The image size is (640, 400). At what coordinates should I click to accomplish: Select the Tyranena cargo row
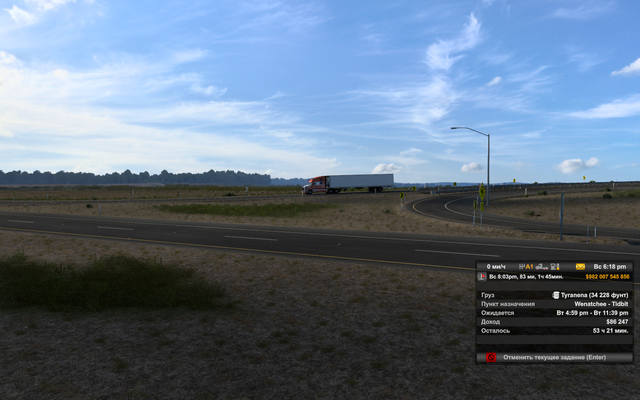point(554,295)
